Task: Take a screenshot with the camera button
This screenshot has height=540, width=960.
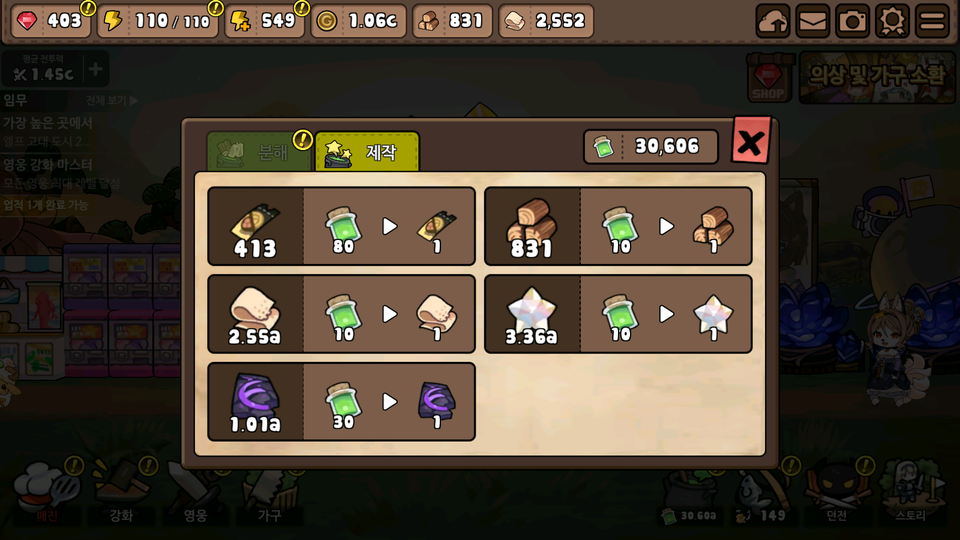Action: pyautogui.click(x=852, y=21)
